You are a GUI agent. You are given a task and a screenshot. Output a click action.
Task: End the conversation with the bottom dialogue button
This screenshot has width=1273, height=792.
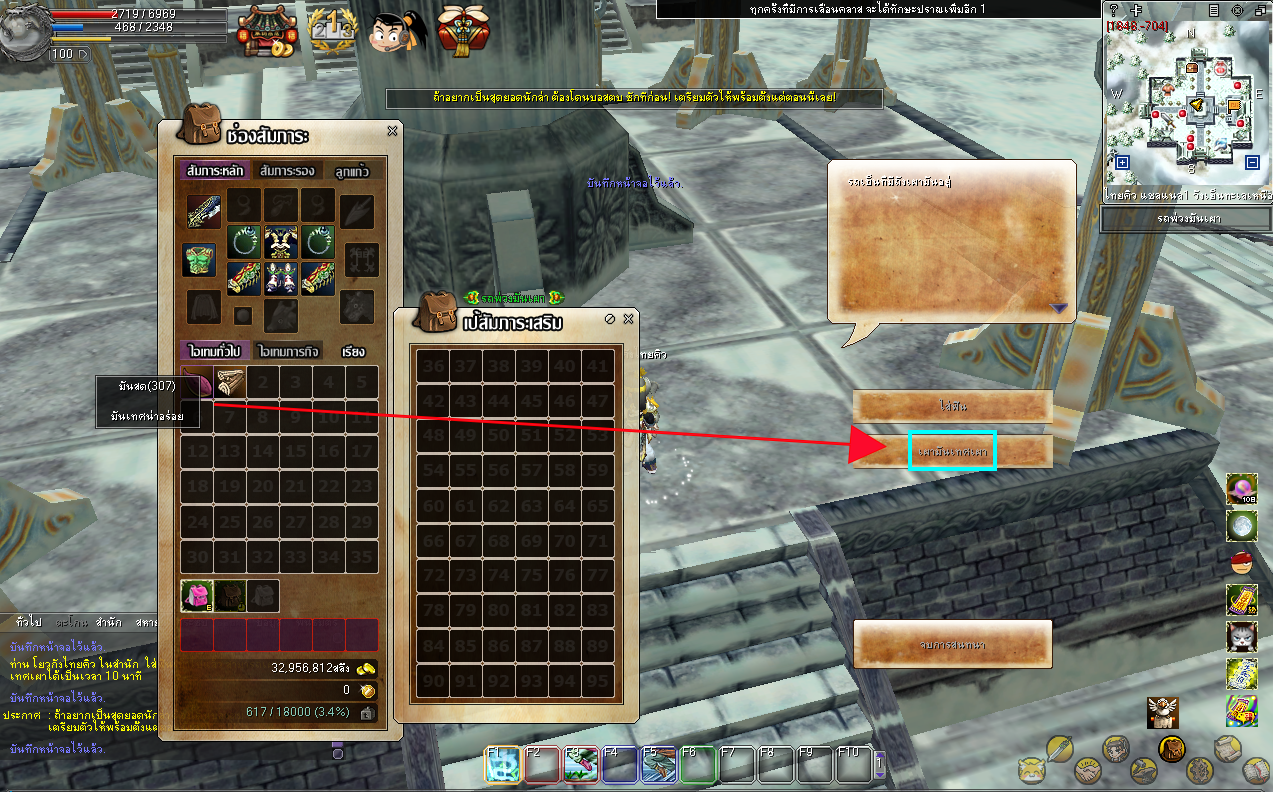click(x=952, y=644)
